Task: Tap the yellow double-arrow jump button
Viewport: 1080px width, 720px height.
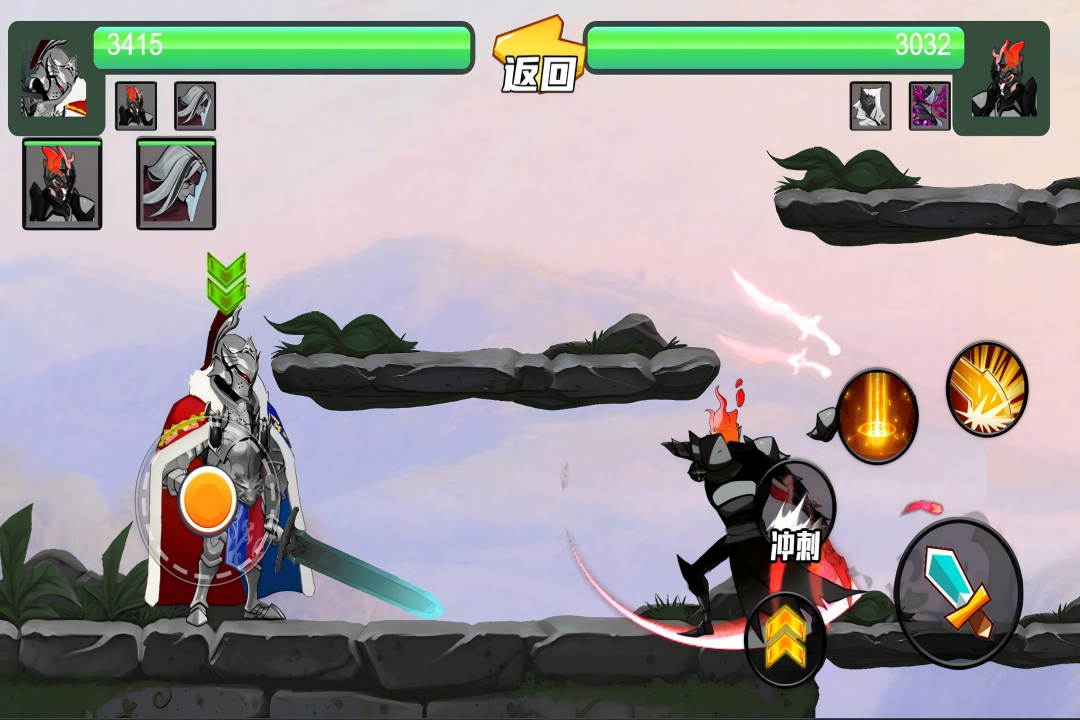Action: point(785,640)
